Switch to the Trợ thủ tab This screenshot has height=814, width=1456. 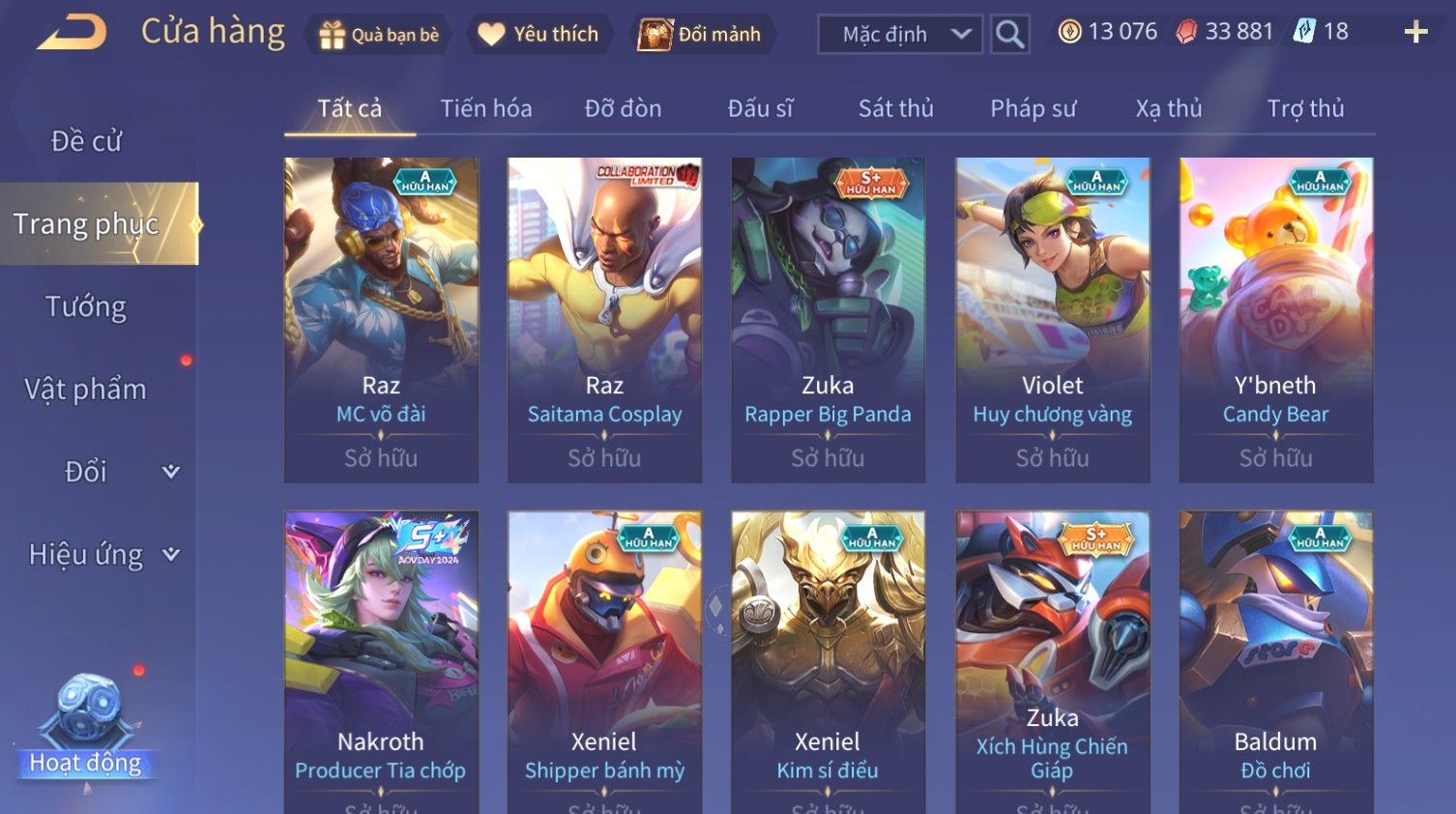coord(1305,108)
